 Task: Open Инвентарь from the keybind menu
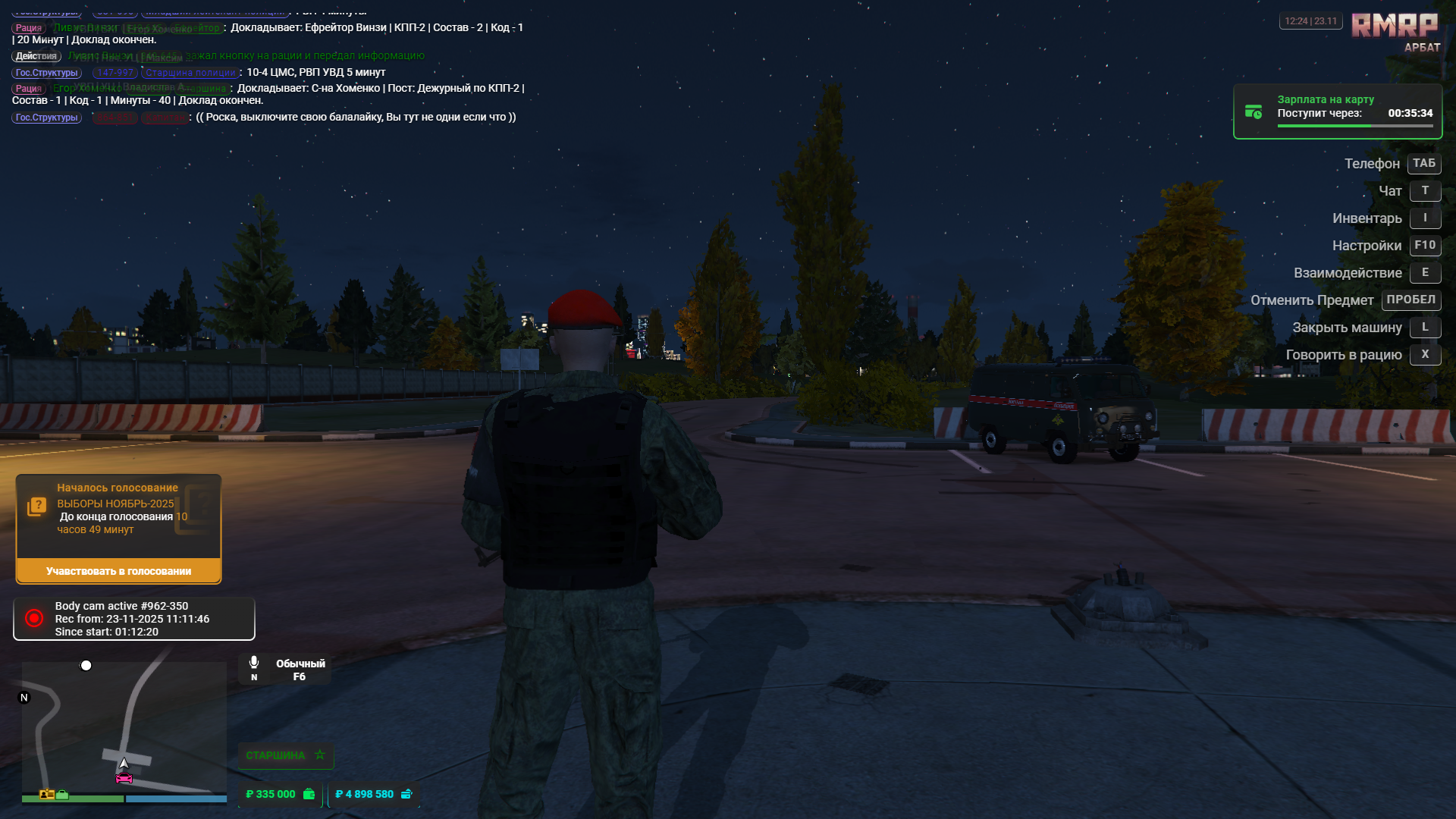pos(1426,218)
